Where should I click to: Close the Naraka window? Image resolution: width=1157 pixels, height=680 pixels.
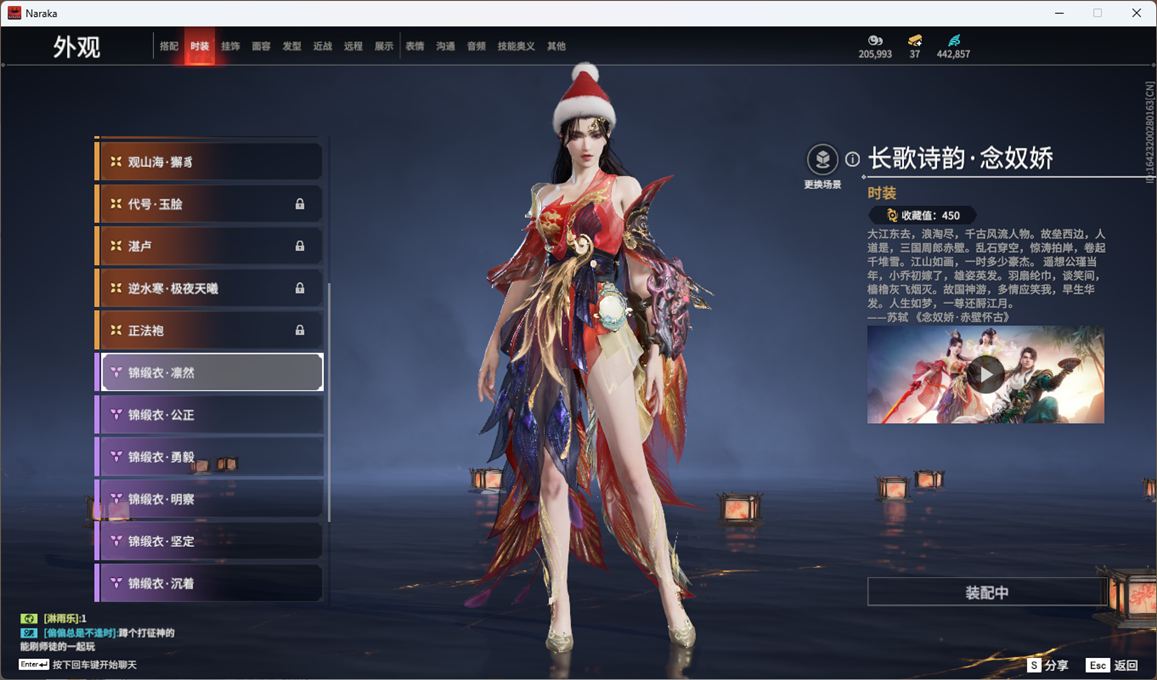(x=1136, y=13)
